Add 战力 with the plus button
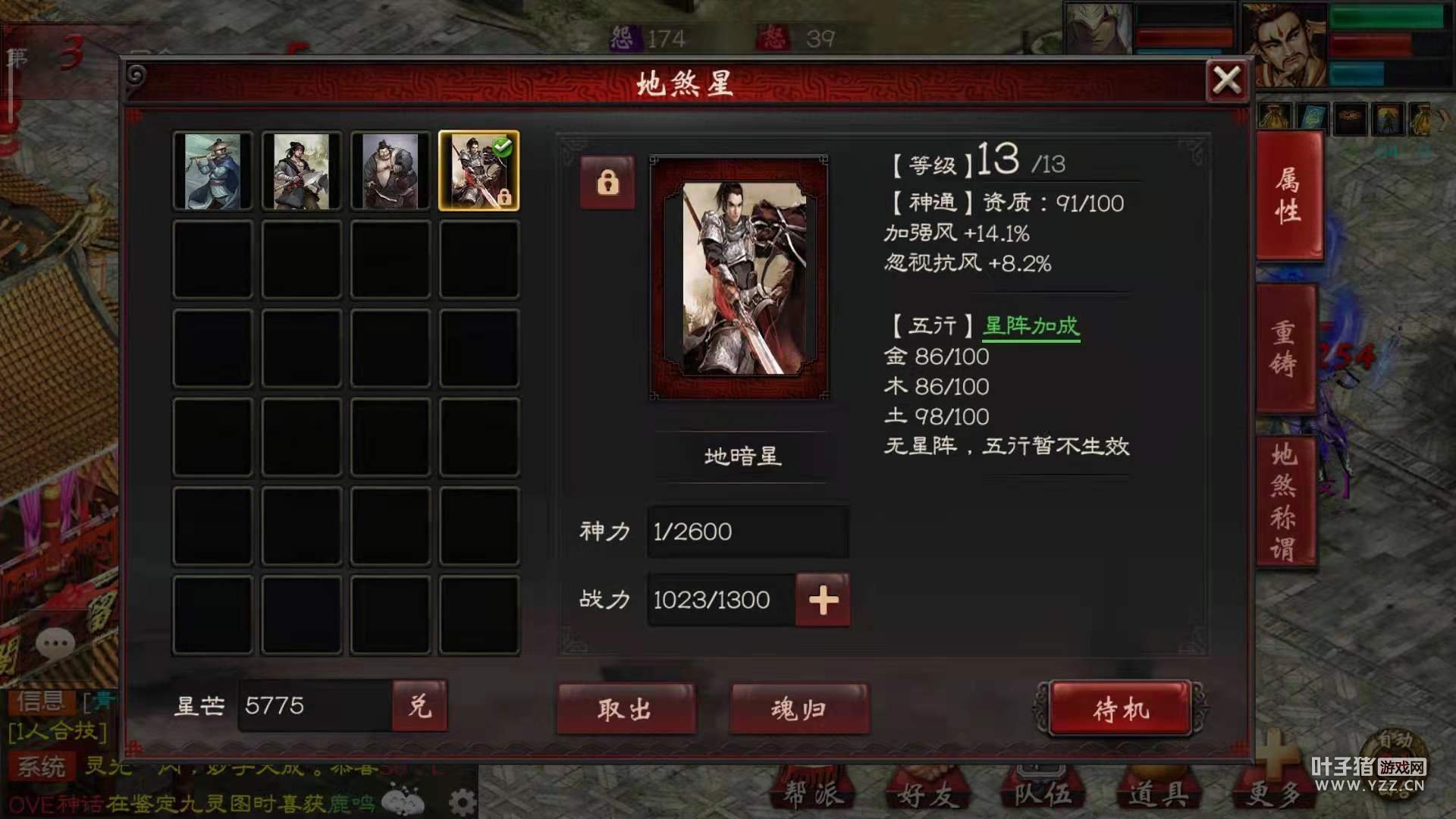 pyautogui.click(x=823, y=600)
